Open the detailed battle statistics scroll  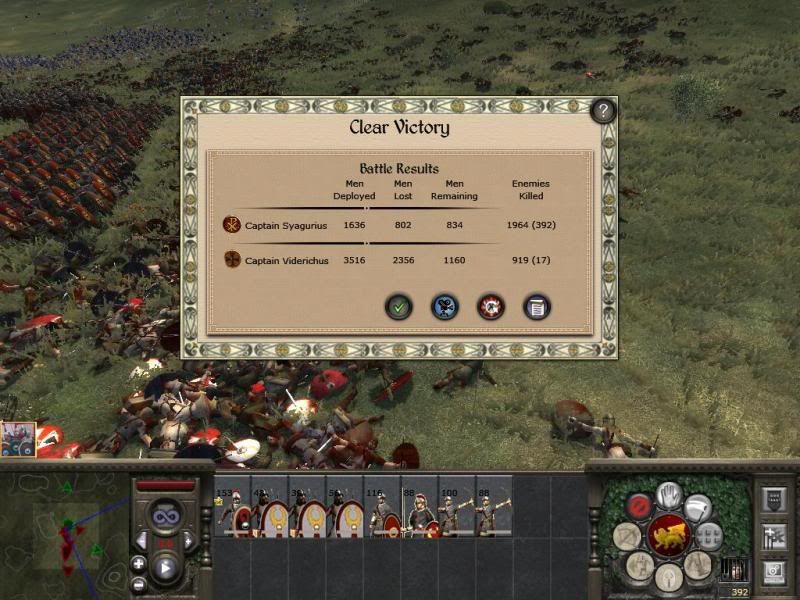(537, 307)
